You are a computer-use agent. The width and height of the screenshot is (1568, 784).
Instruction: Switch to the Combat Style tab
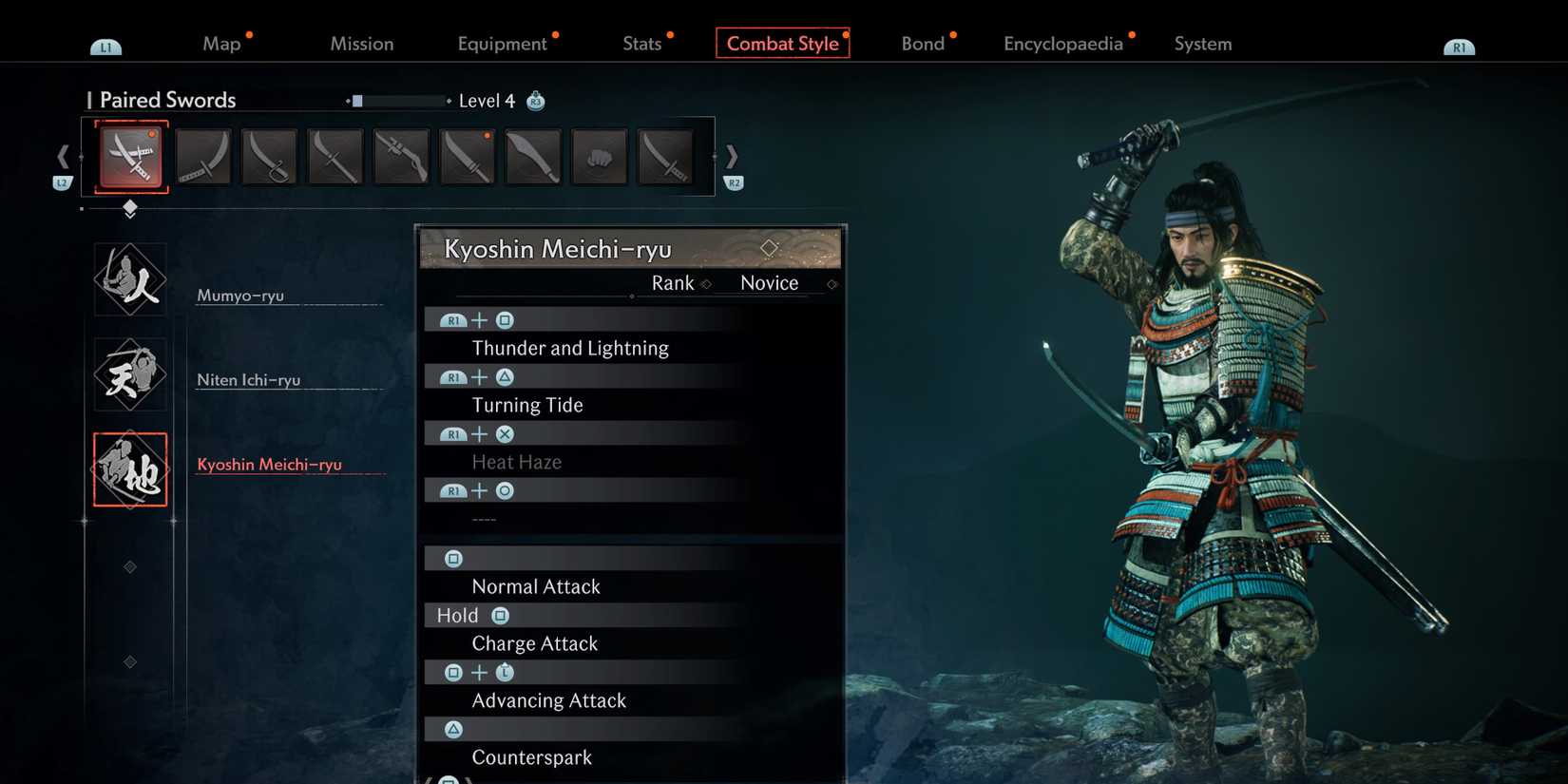tap(782, 43)
